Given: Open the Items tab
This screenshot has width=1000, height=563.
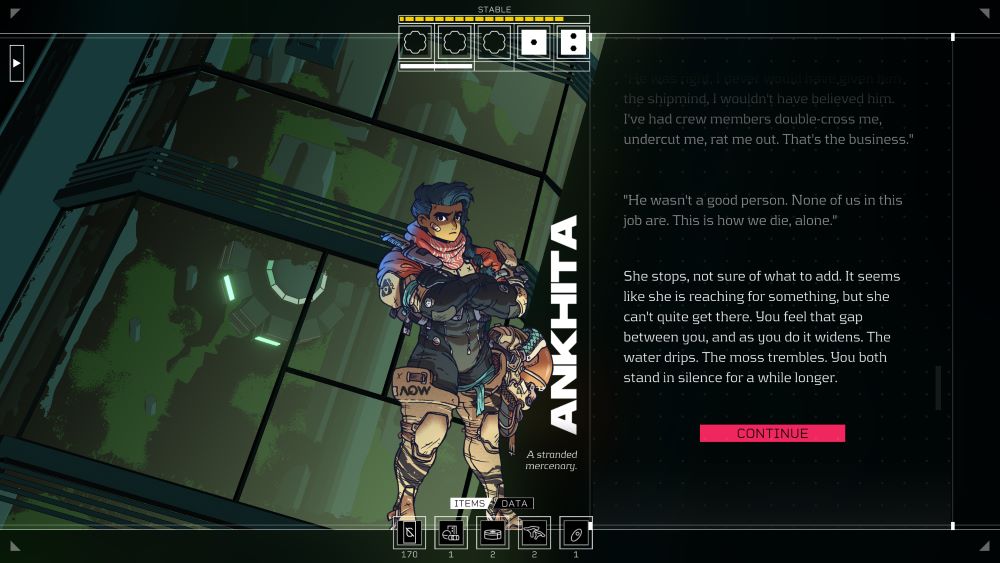Looking at the screenshot, I should point(468,503).
